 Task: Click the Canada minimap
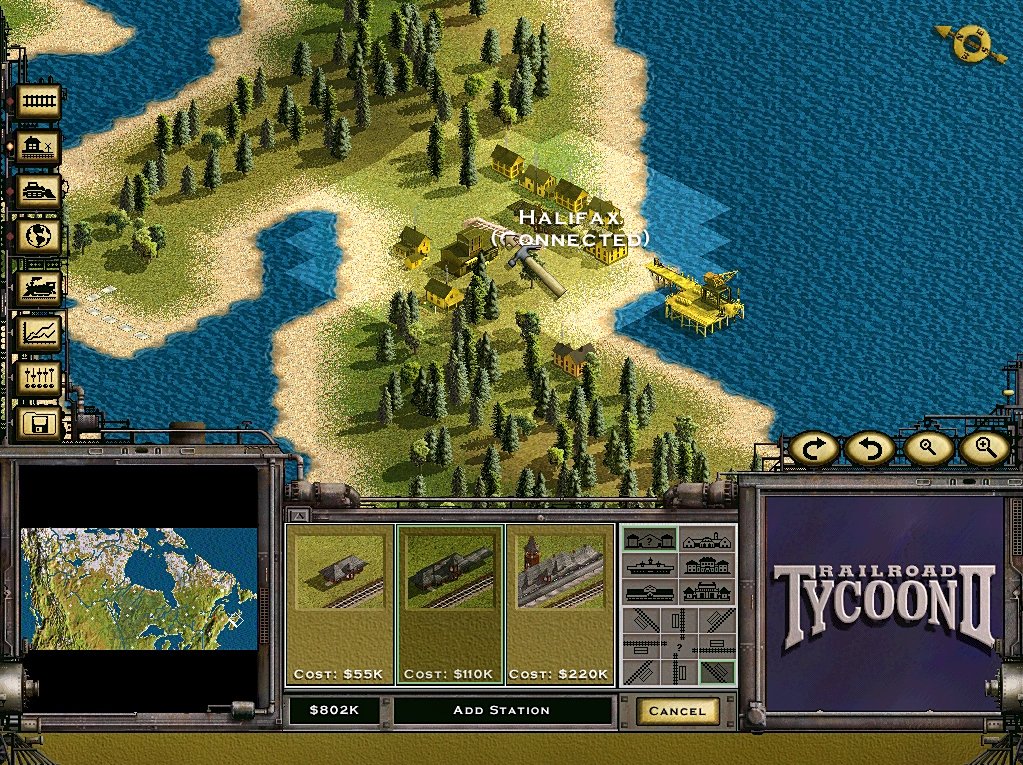pos(138,588)
